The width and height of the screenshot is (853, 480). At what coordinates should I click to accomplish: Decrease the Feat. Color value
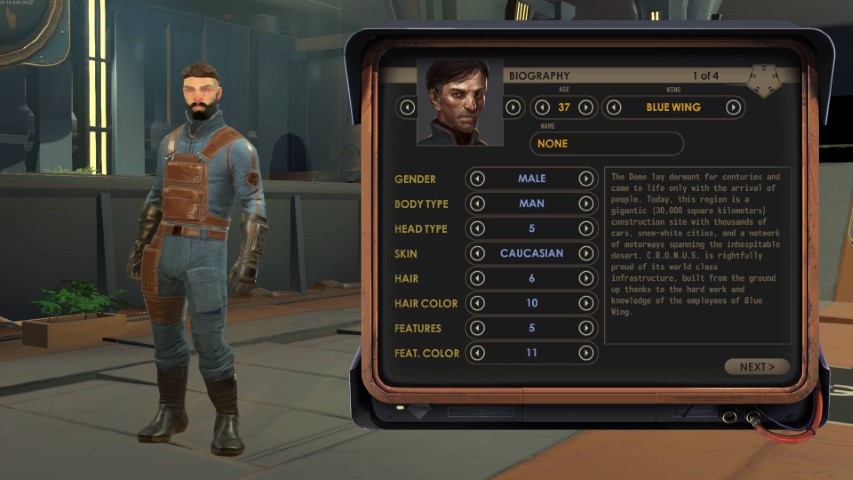coord(477,353)
